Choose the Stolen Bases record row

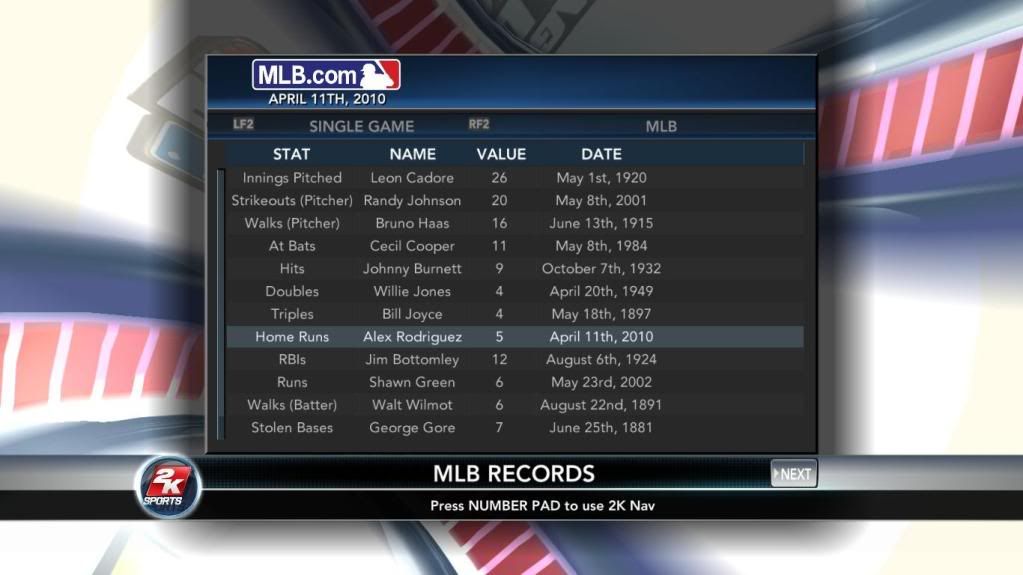pos(514,428)
